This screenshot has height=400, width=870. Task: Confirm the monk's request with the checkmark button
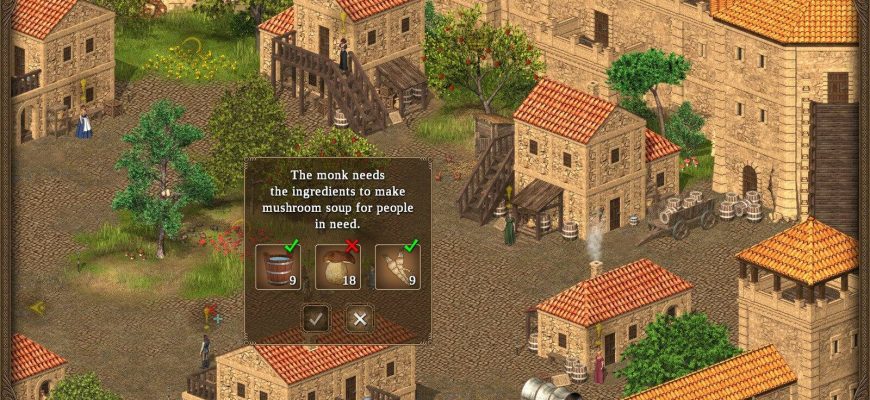[x=316, y=319]
